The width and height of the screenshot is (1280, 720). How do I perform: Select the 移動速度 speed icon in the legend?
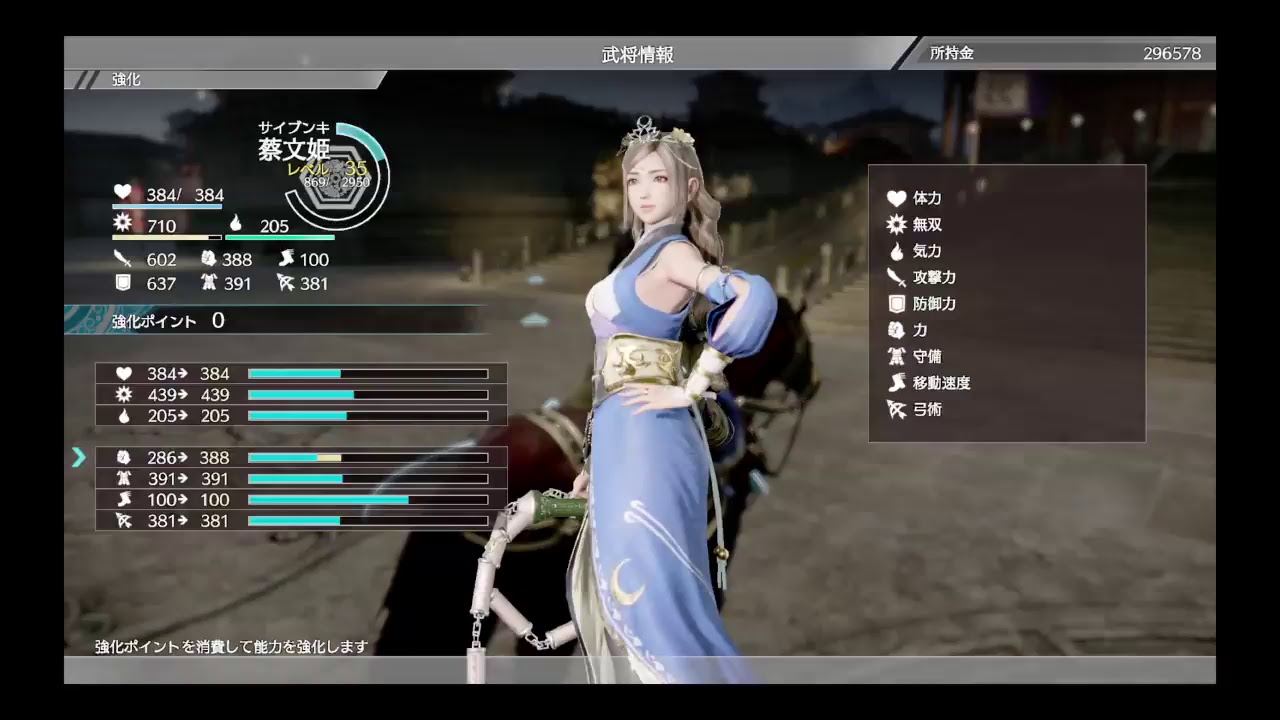click(898, 383)
